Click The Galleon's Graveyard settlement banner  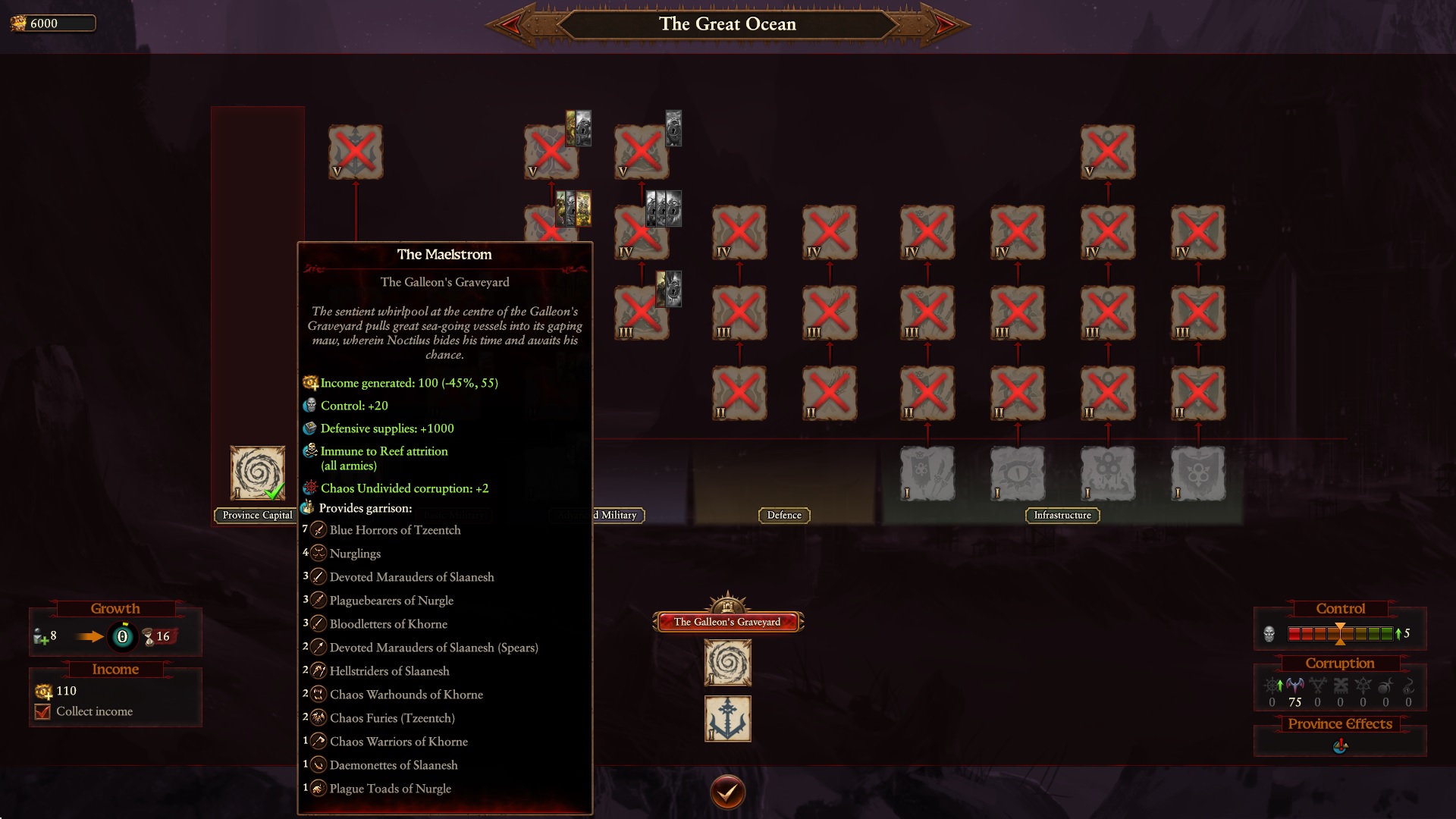726,620
